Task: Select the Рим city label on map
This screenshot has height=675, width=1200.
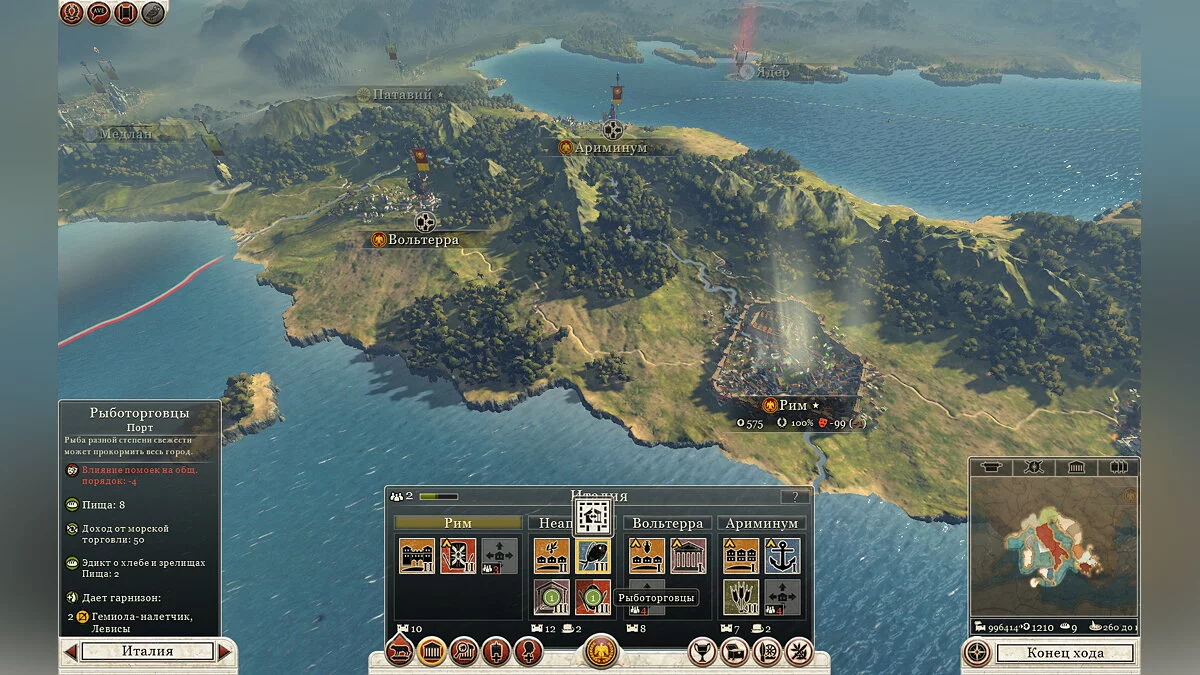Action: tap(792, 405)
